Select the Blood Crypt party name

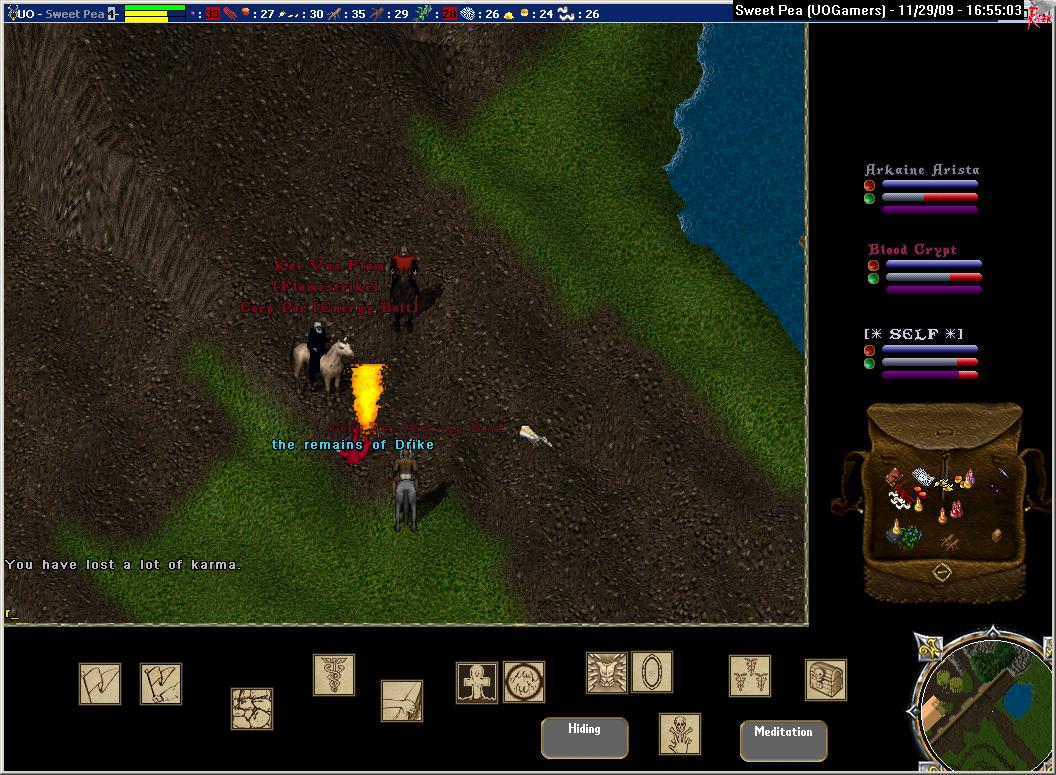(x=912, y=250)
